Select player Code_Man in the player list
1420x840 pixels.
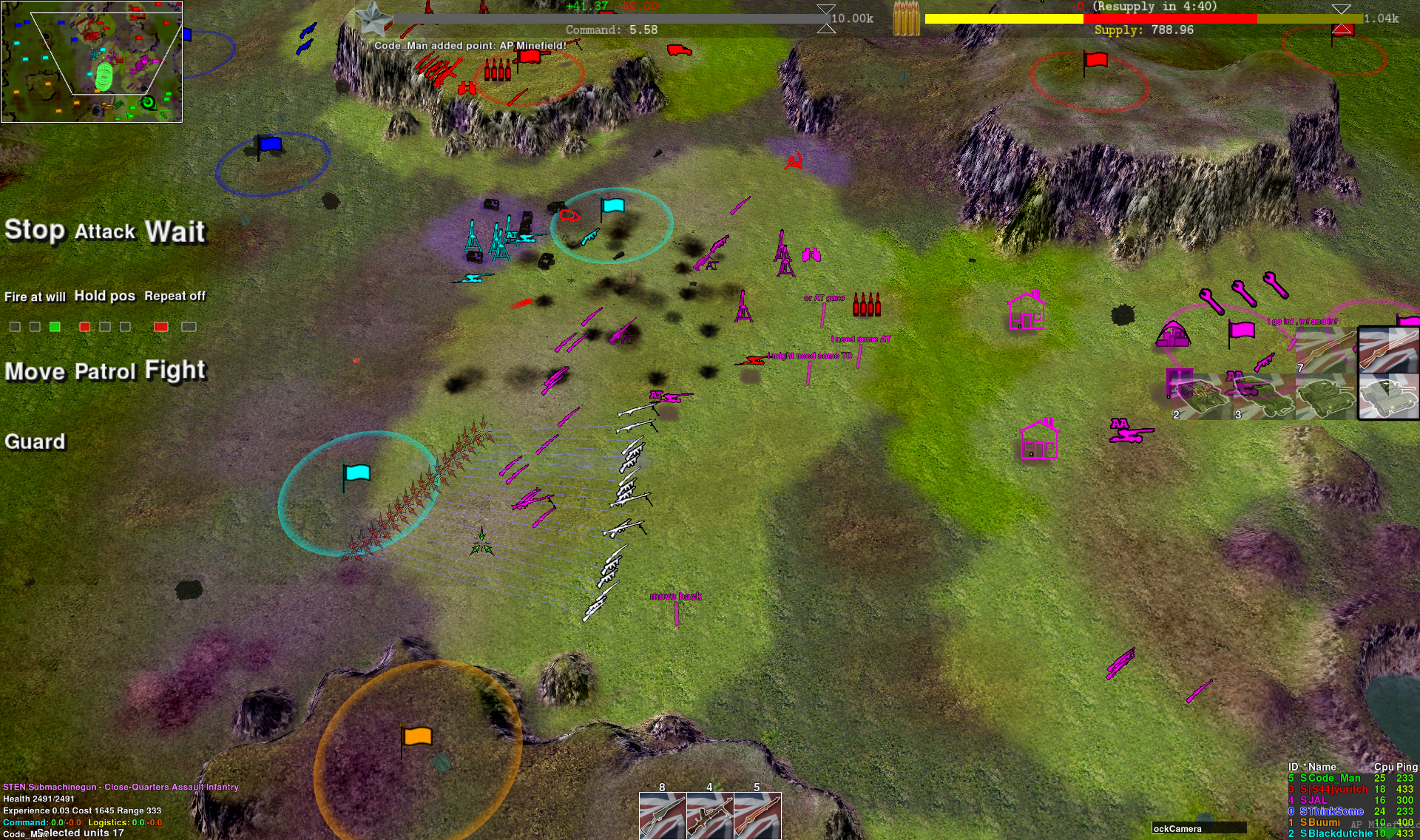point(1330,778)
